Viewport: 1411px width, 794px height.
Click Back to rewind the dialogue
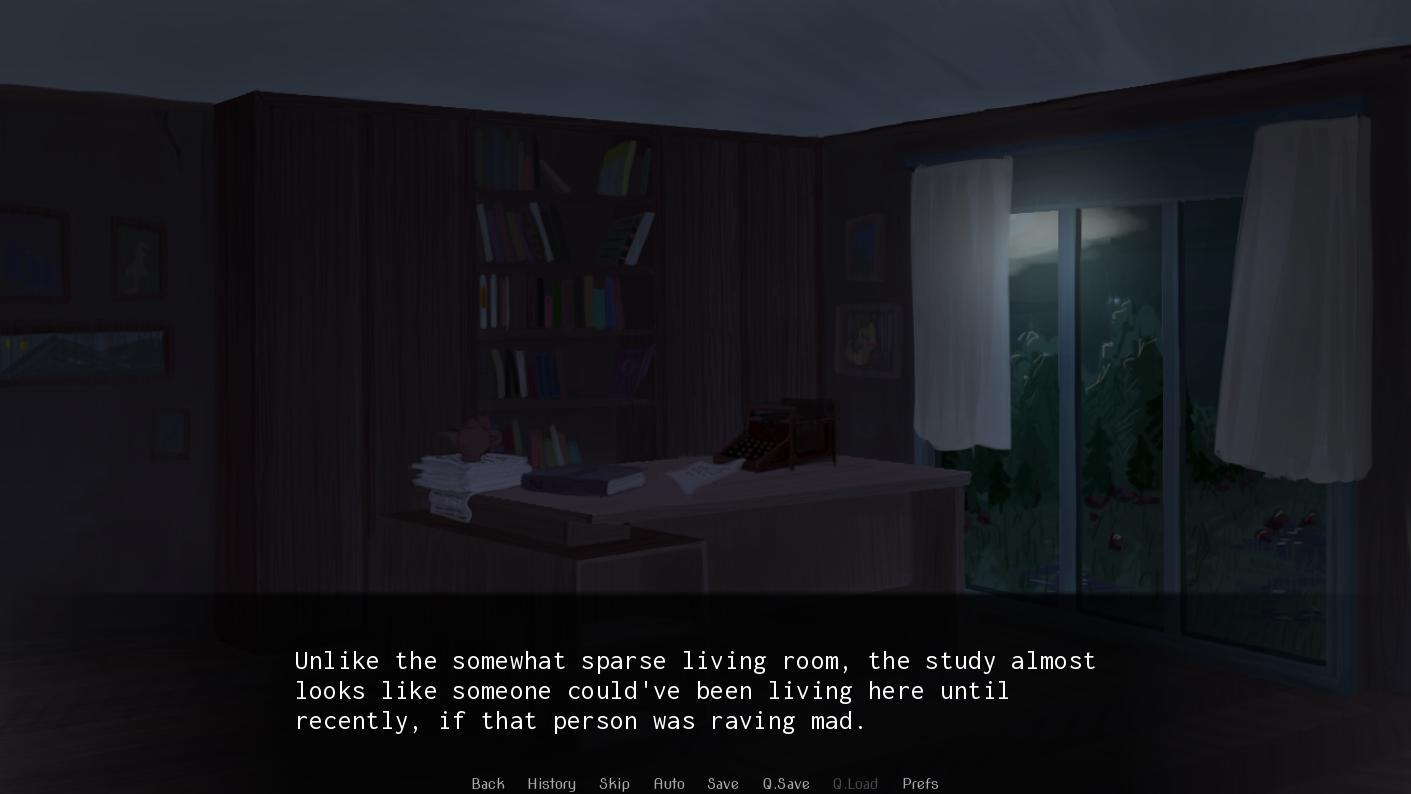(488, 784)
